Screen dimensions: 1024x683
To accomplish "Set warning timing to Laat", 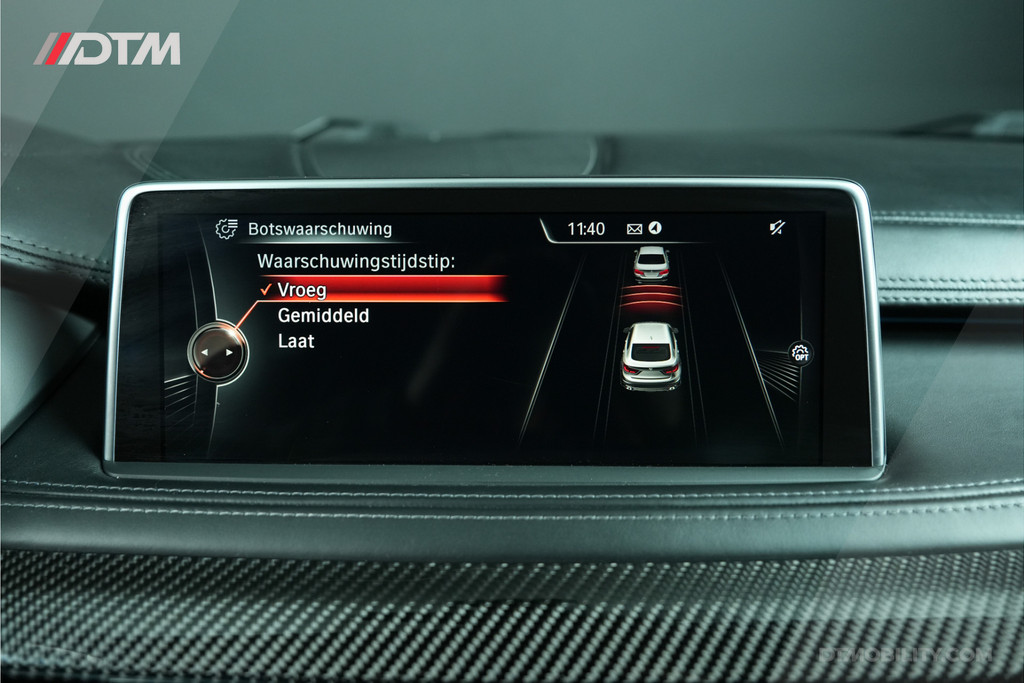I will tap(296, 342).
